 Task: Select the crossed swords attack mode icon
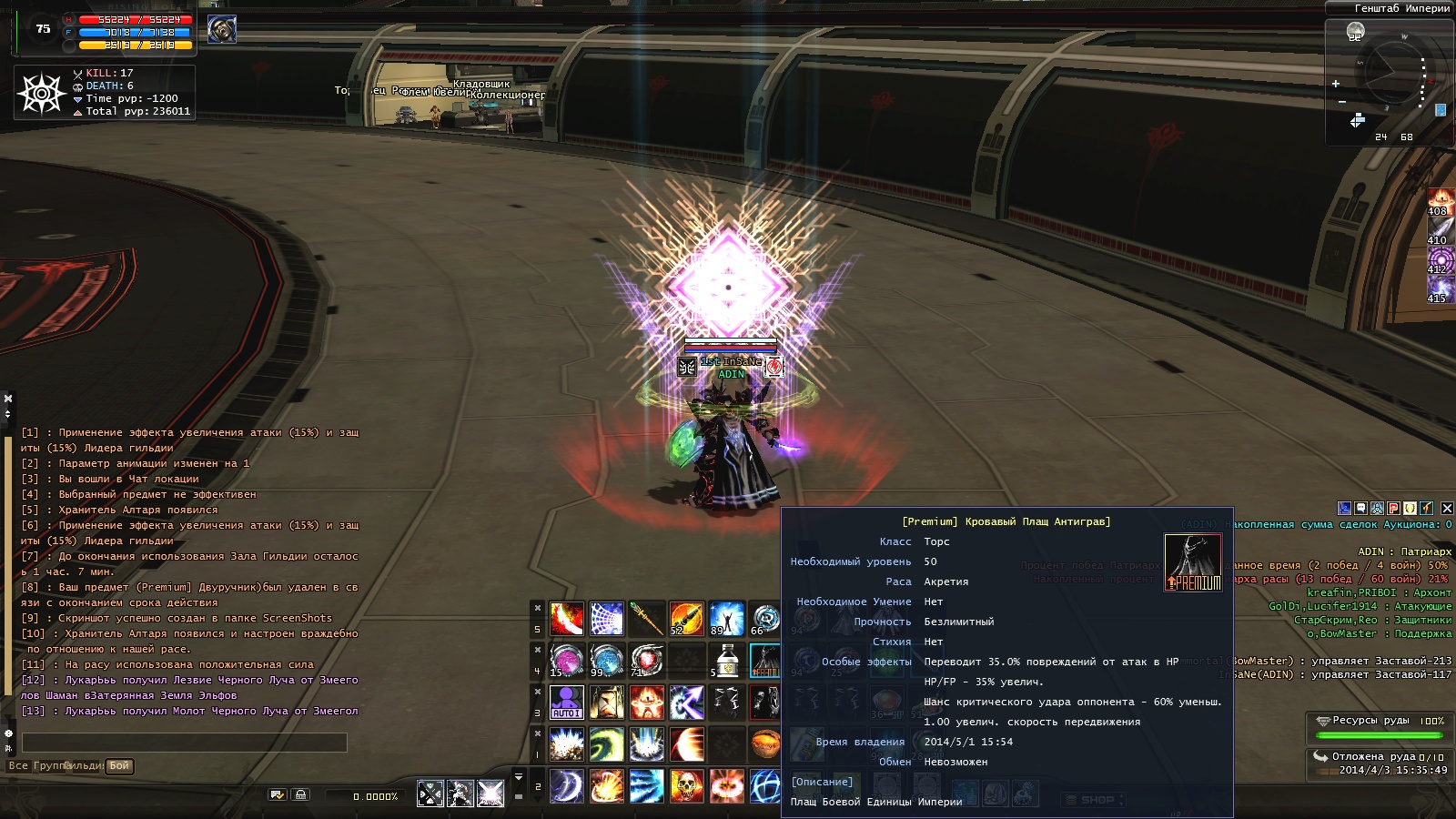coord(430,794)
